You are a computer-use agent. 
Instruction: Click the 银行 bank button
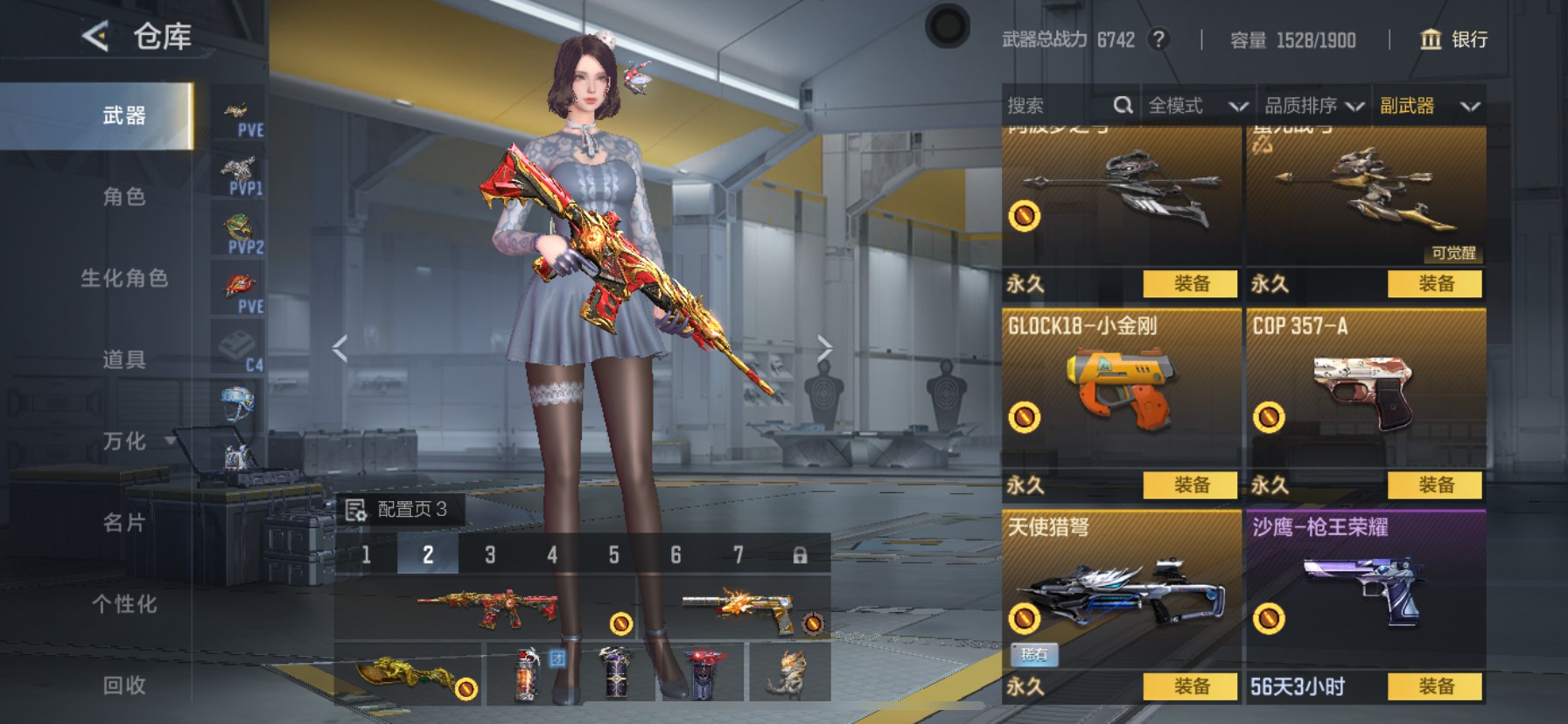click(x=1453, y=39)
